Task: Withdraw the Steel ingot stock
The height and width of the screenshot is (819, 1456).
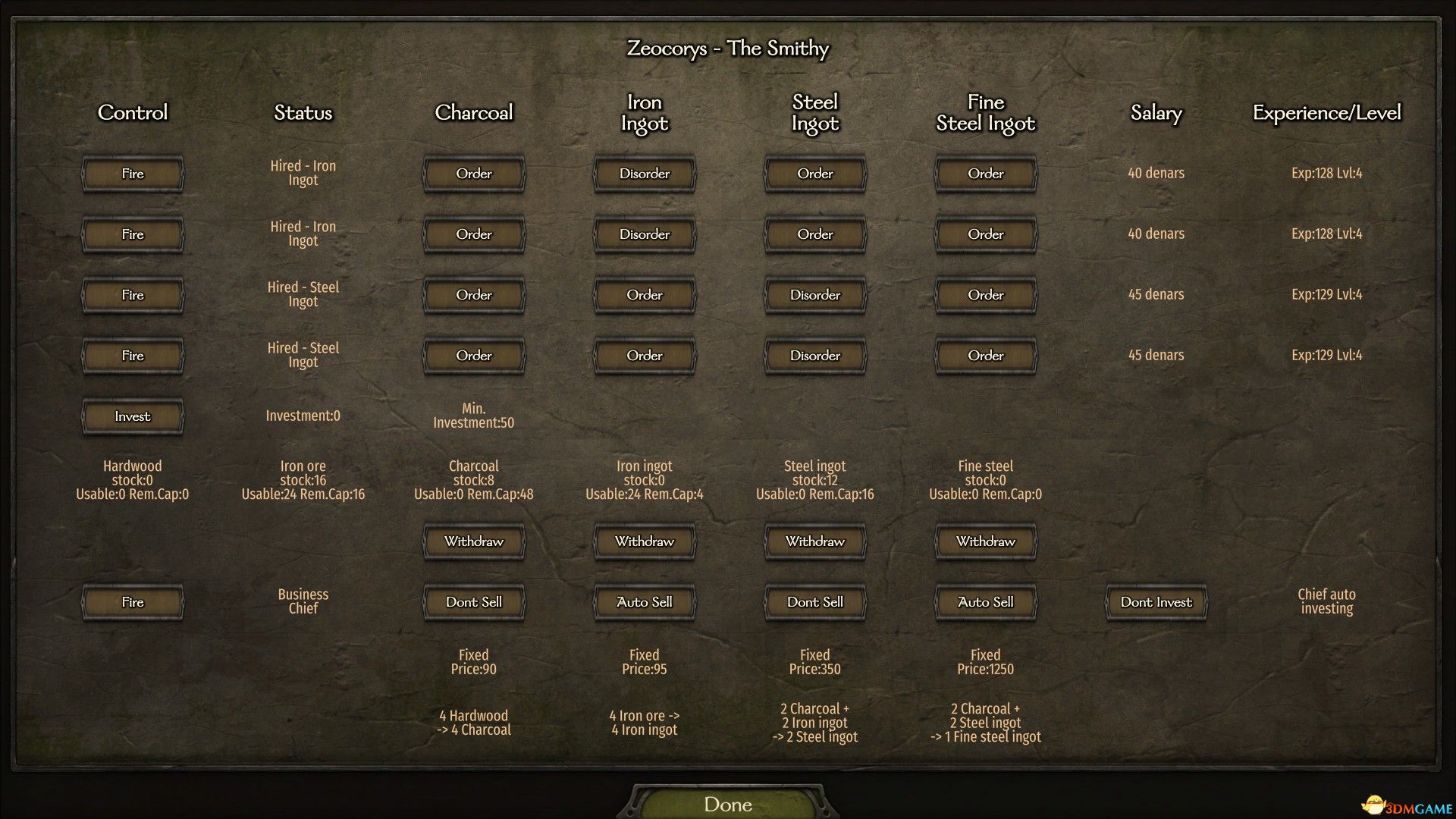Action: click(815, 541)
